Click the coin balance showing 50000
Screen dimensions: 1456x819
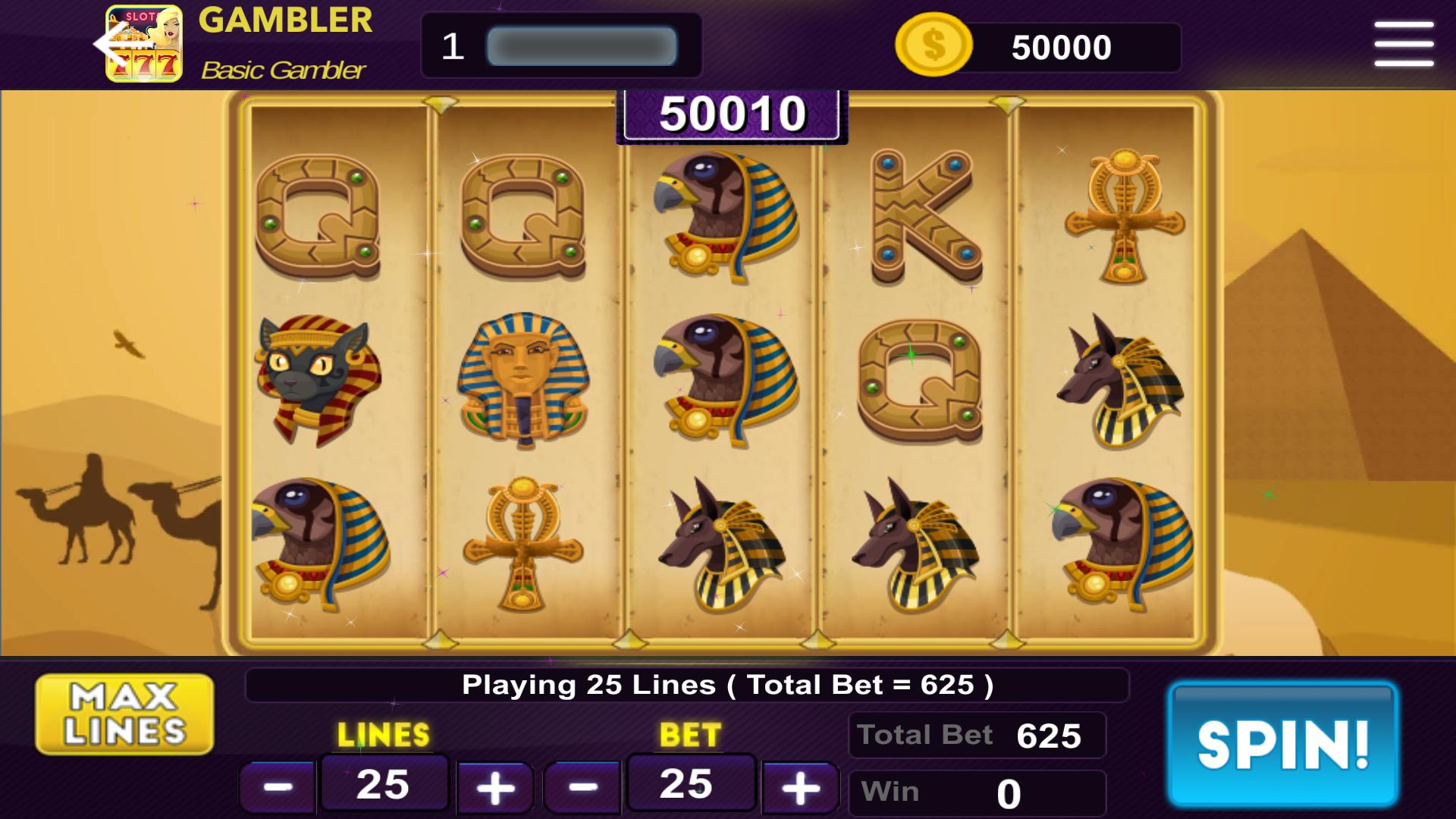point(1062,45)
